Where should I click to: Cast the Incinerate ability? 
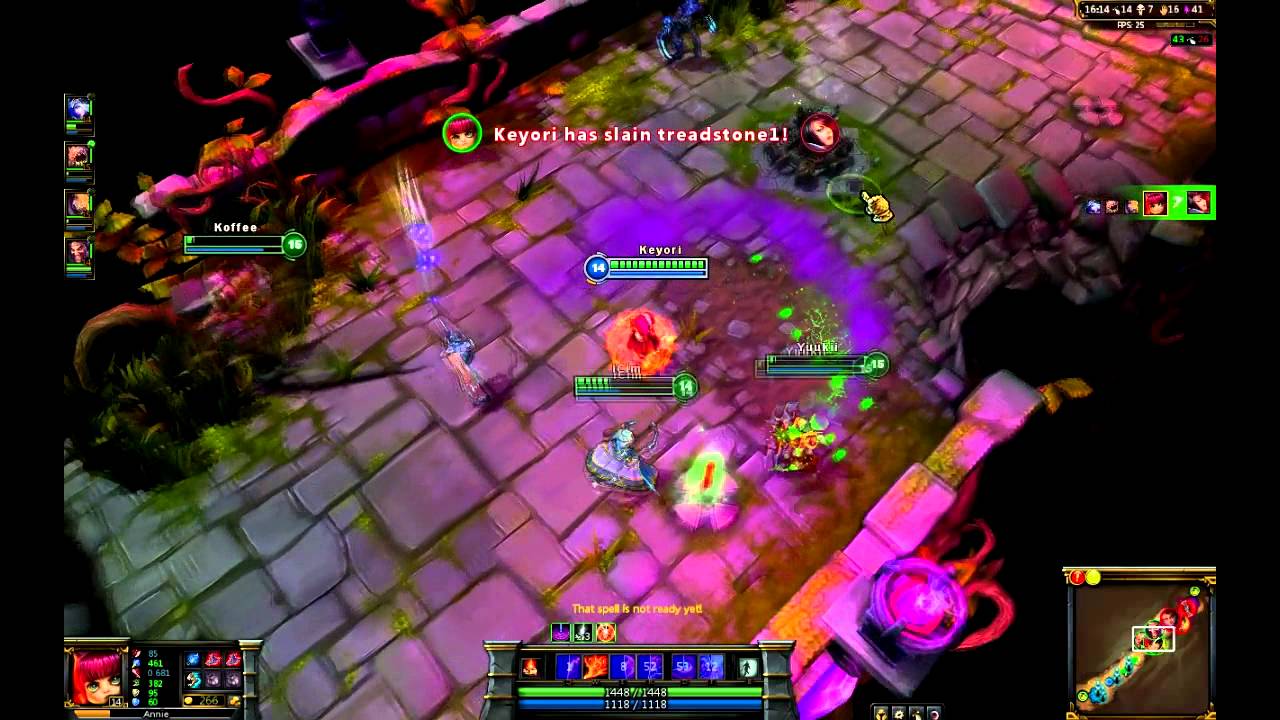(595, 666)
